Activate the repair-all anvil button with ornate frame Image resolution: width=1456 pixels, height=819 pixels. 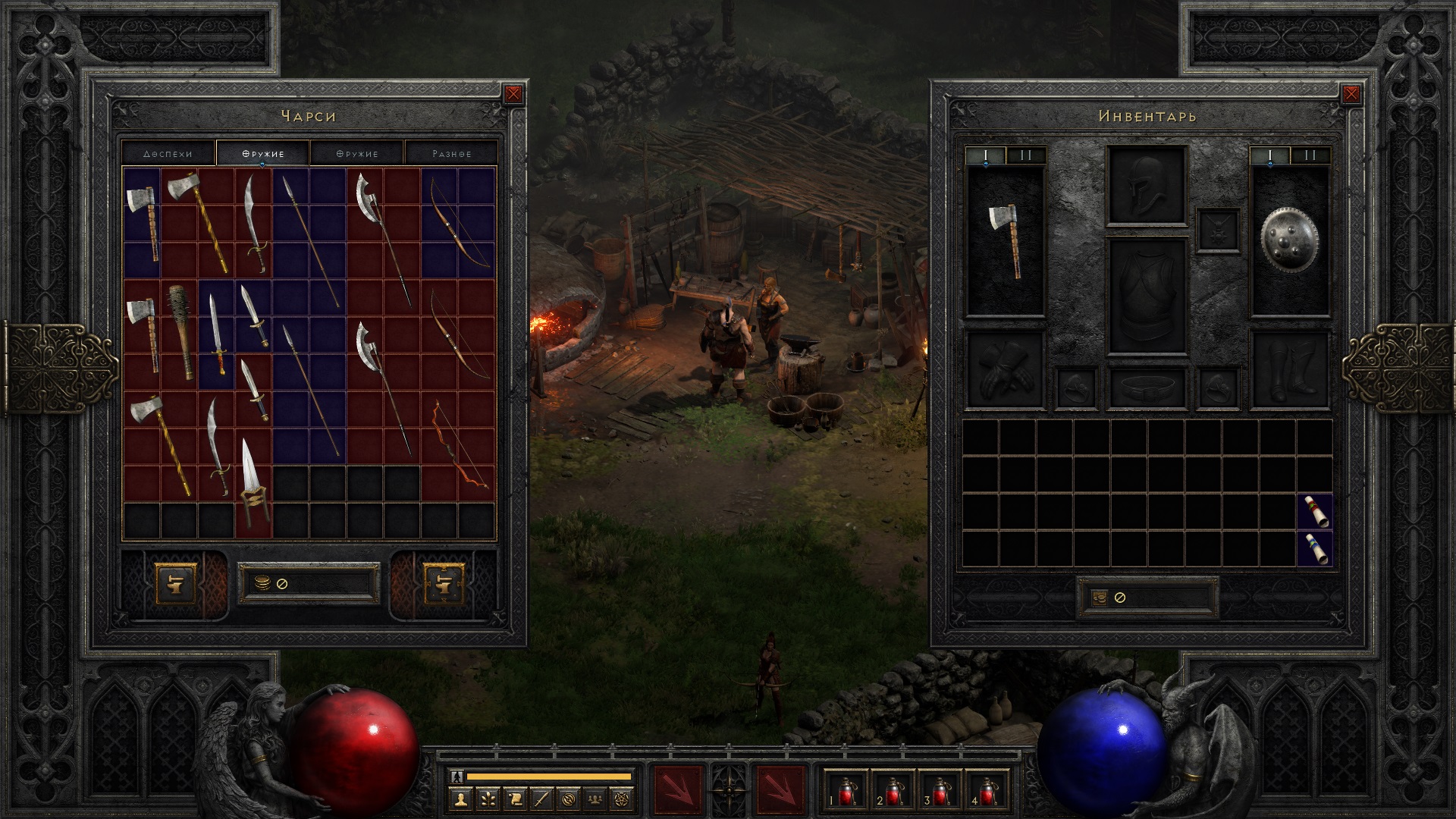click(x=444, y=584)
